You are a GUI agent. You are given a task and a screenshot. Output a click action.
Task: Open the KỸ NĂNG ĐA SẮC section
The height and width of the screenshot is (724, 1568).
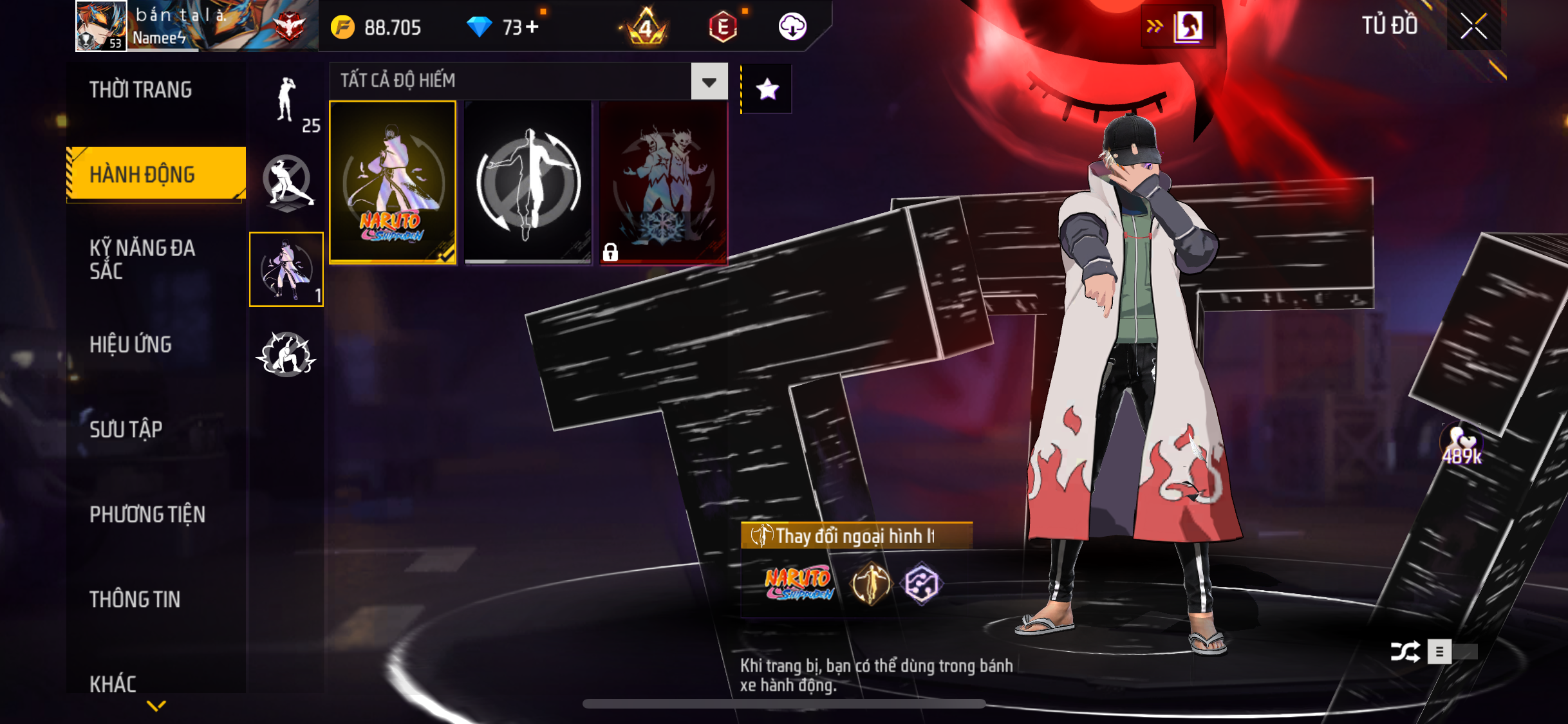(142, 259)
